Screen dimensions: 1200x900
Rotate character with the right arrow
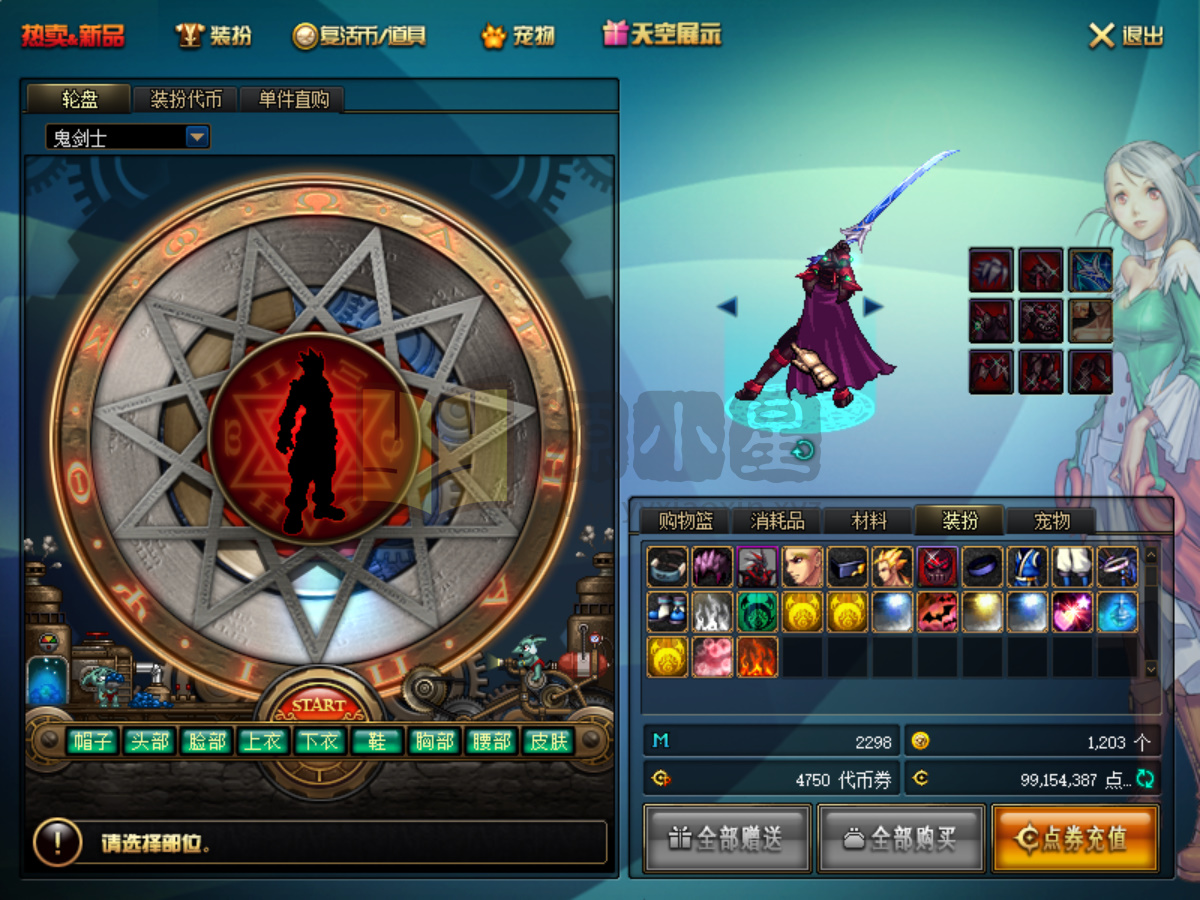click(873, 306)
